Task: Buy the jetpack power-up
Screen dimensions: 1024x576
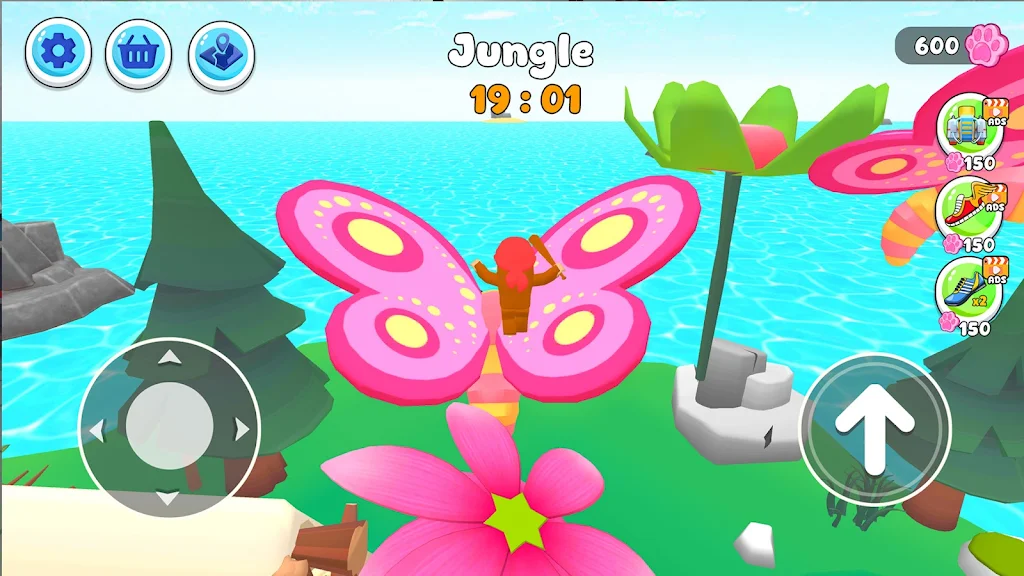Action: click(969, 129)
